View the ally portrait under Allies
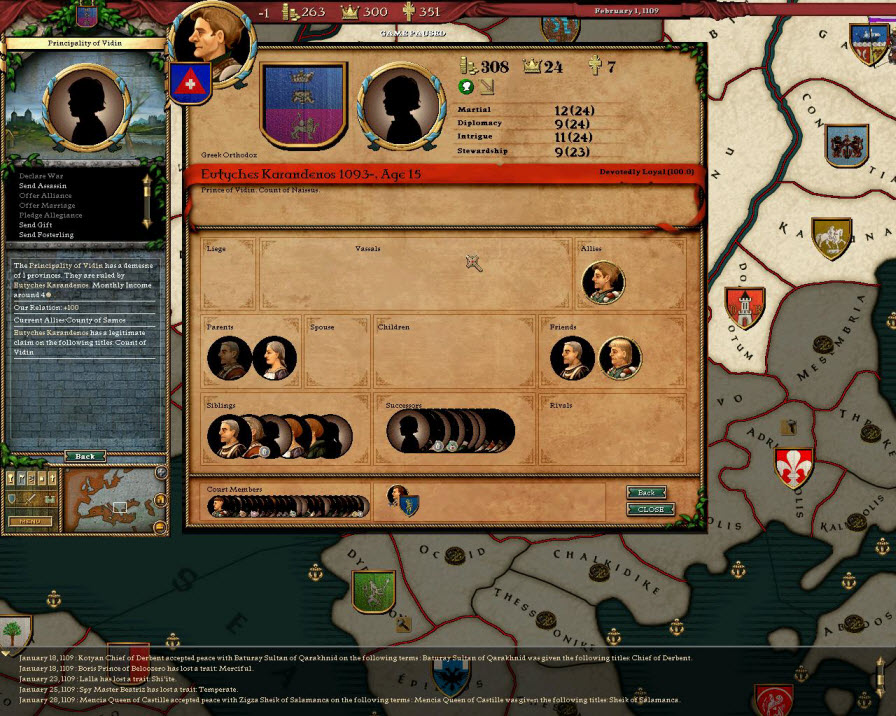The width and height of the screenshot is (896, 716). tap(603, 282)
